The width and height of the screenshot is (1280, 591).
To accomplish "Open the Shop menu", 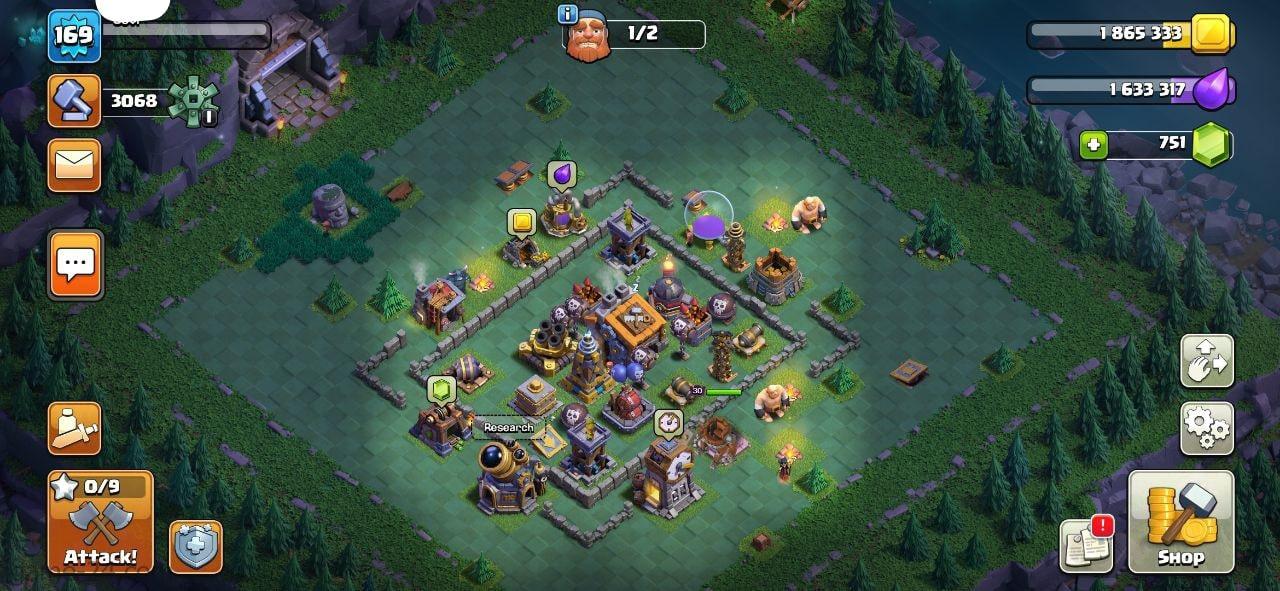I will [1180, 523].
